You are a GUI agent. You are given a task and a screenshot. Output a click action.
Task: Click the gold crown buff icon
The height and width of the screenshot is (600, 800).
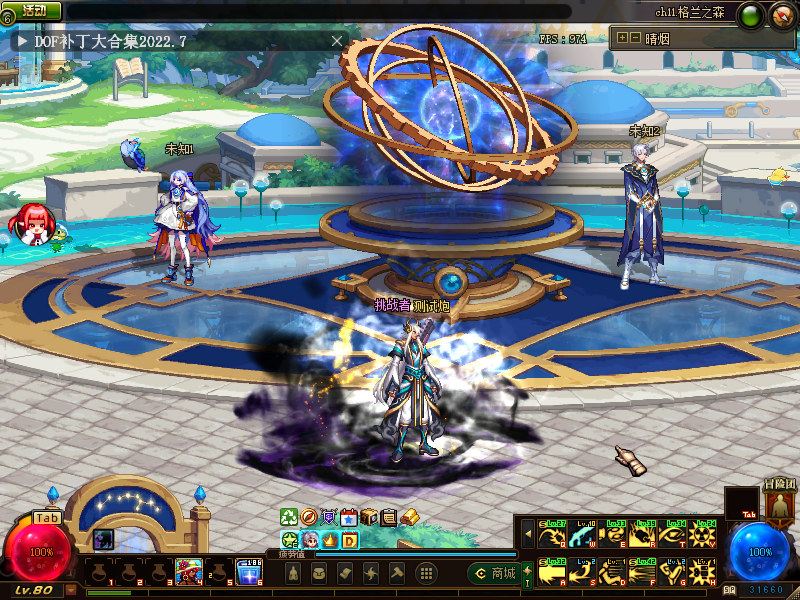click(330, 540)
